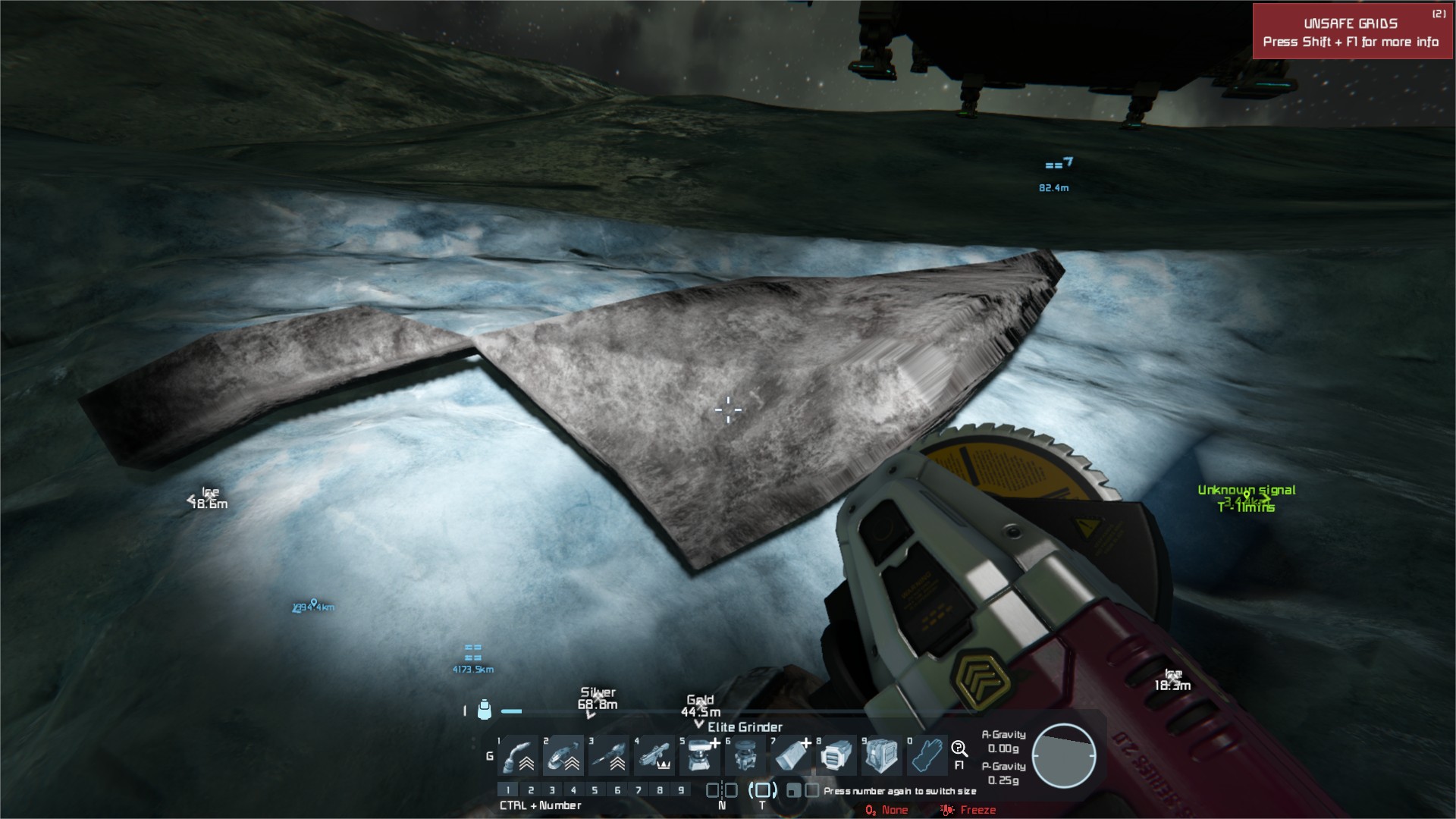Select the small-block size icon
The image size is (1456, 819).
tap(793, 790)
